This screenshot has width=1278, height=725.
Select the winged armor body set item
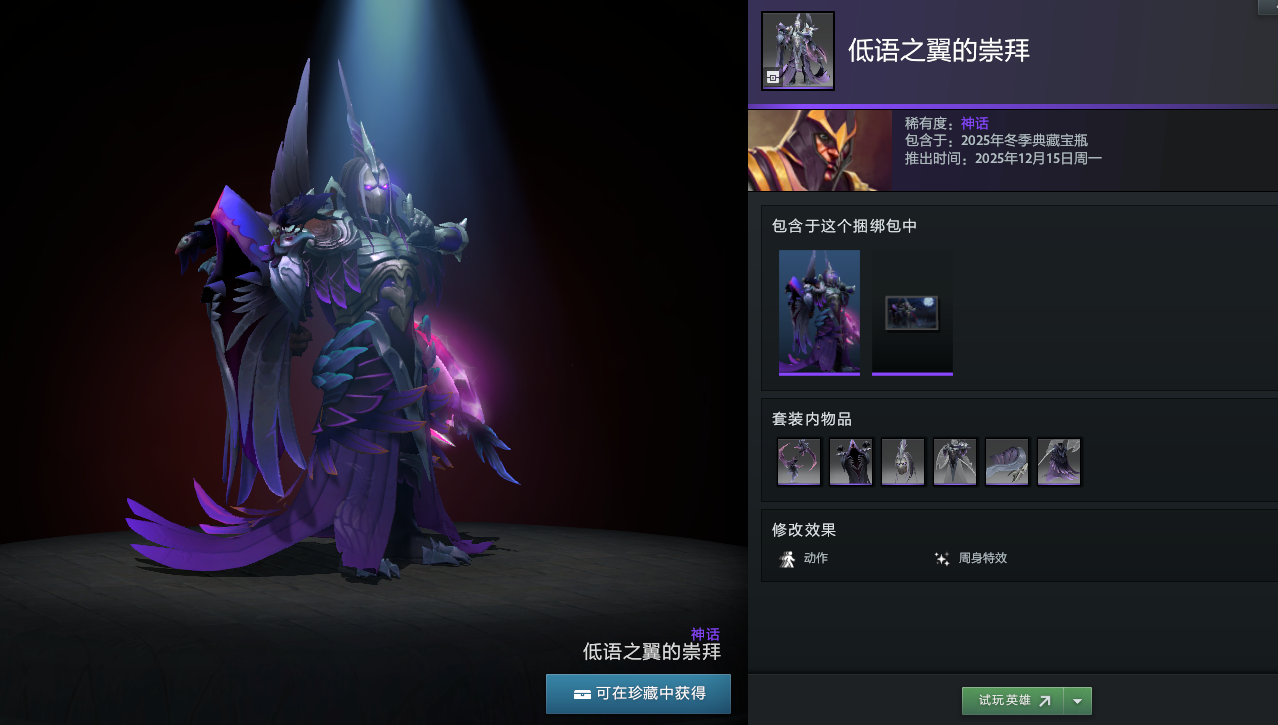coord(955,462)
